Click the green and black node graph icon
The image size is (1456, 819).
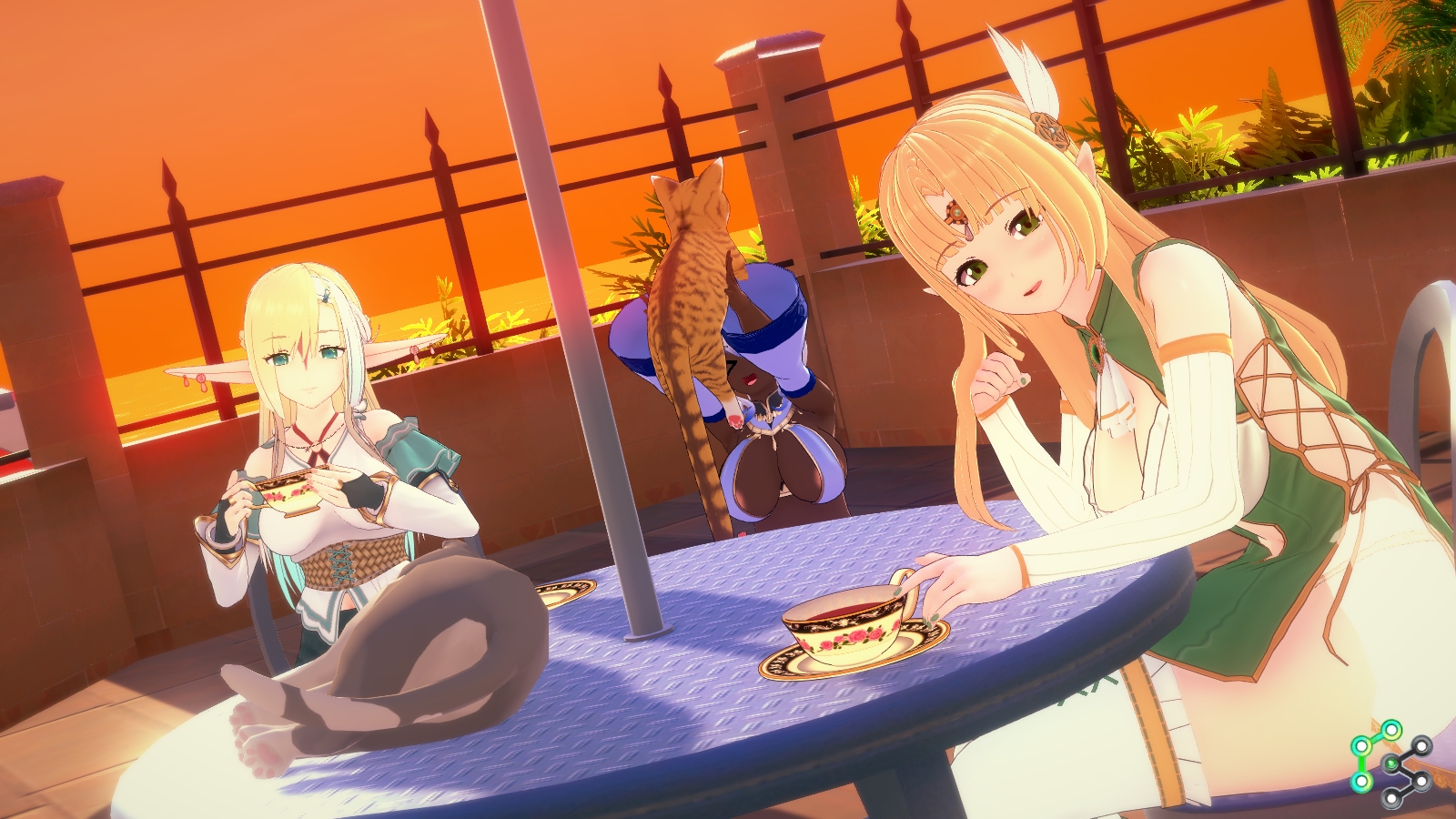1390,763
